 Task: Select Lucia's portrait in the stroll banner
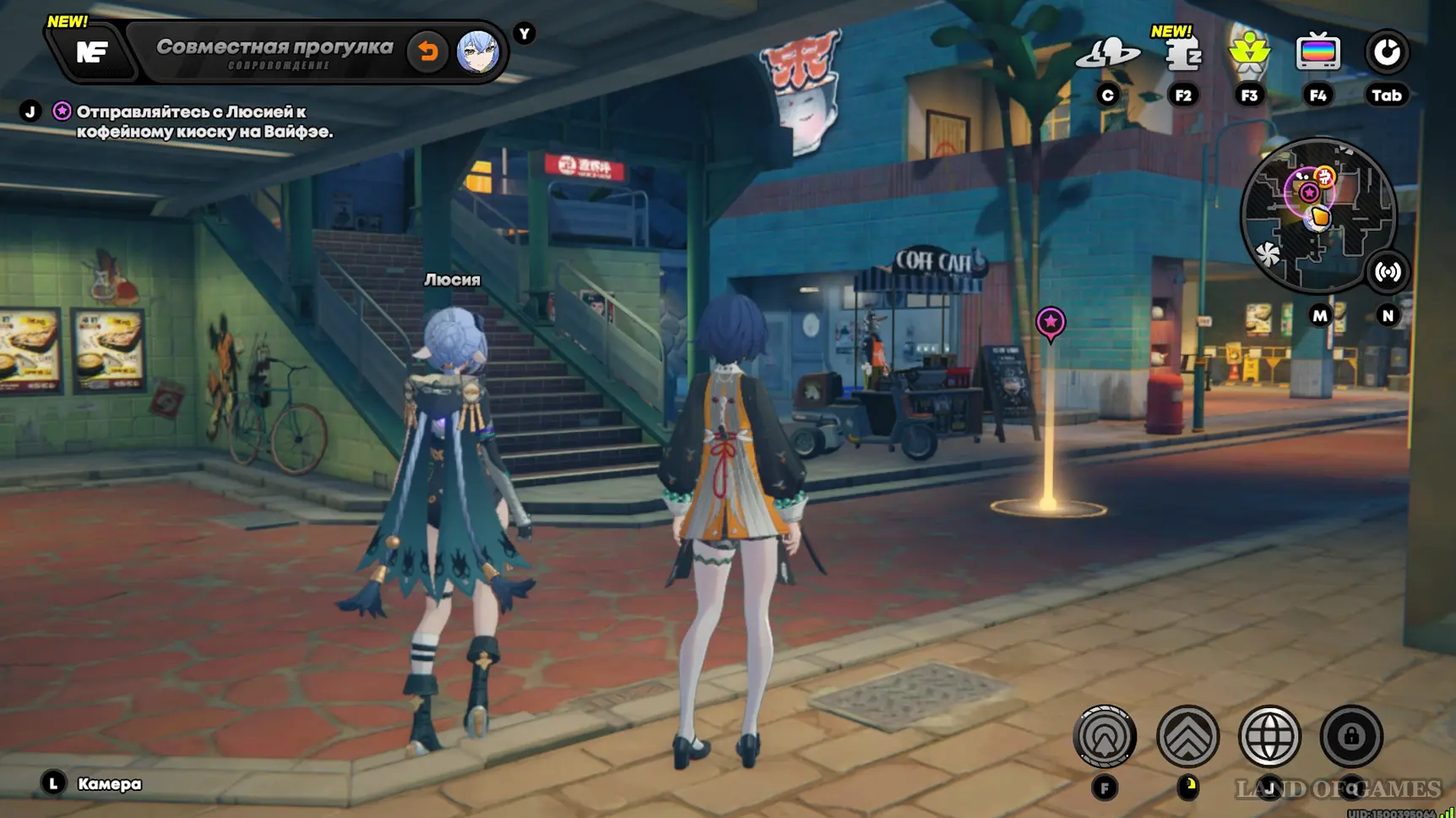(x=477, y=52)
